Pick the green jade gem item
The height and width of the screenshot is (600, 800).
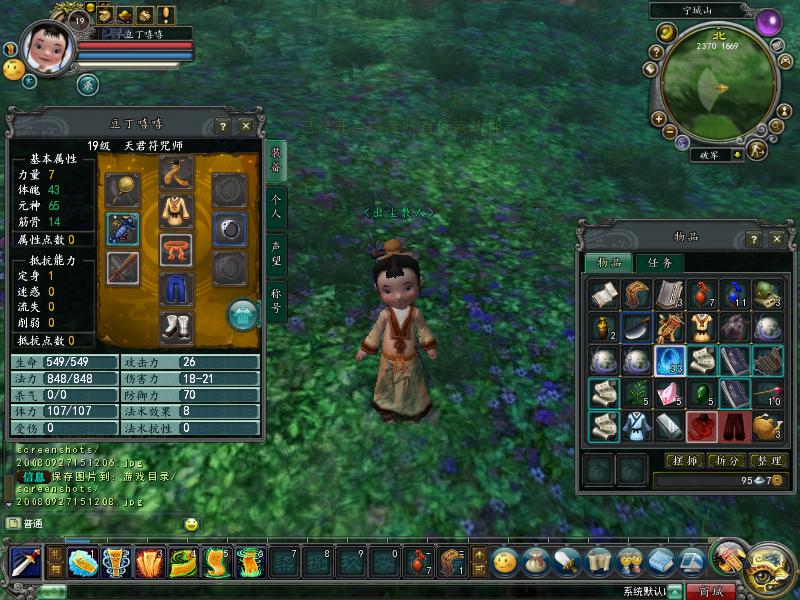[701, 393]
